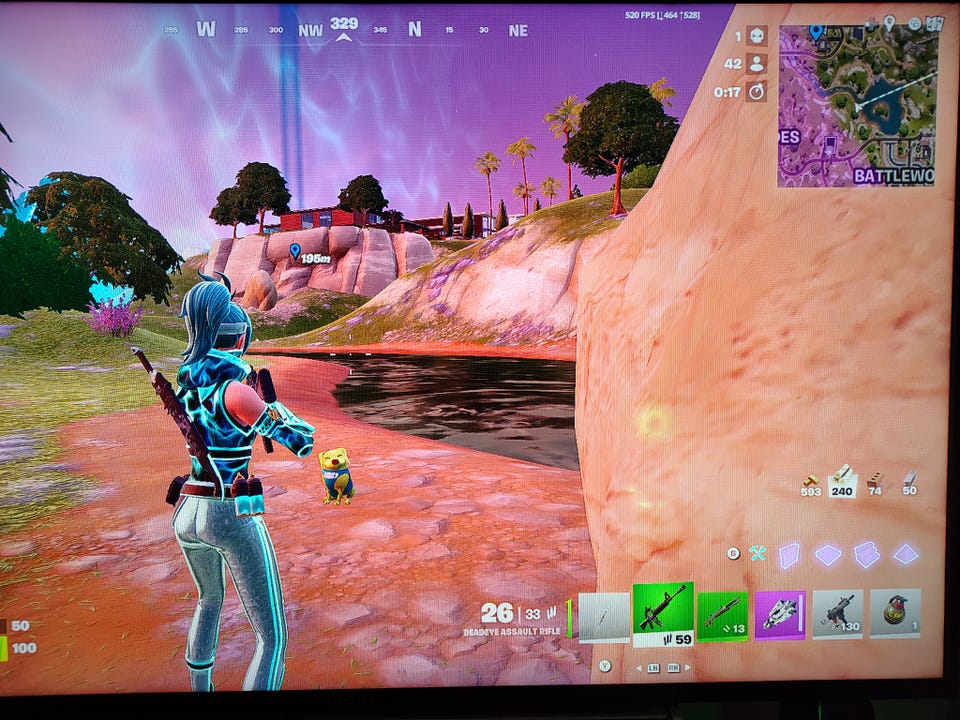Click the blue marker pin on the minimap

pyautogui.click(x=816, y=32)
